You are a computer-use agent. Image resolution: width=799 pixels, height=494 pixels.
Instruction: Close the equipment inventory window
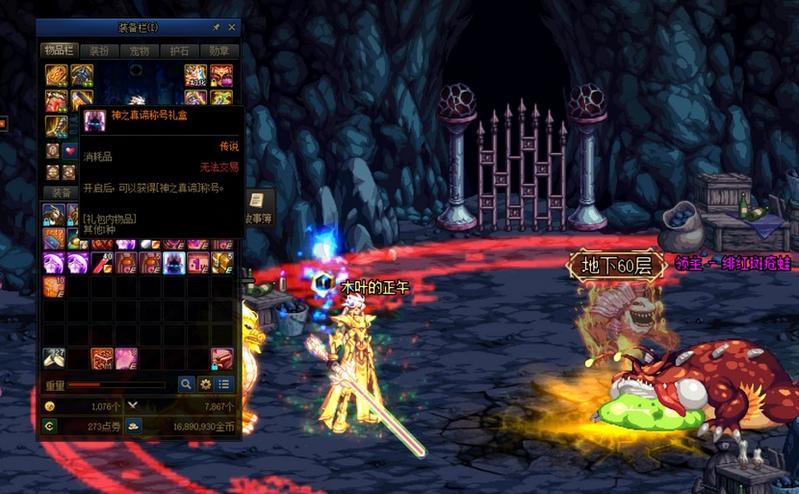pyautogui.click(x=232, y=27)
